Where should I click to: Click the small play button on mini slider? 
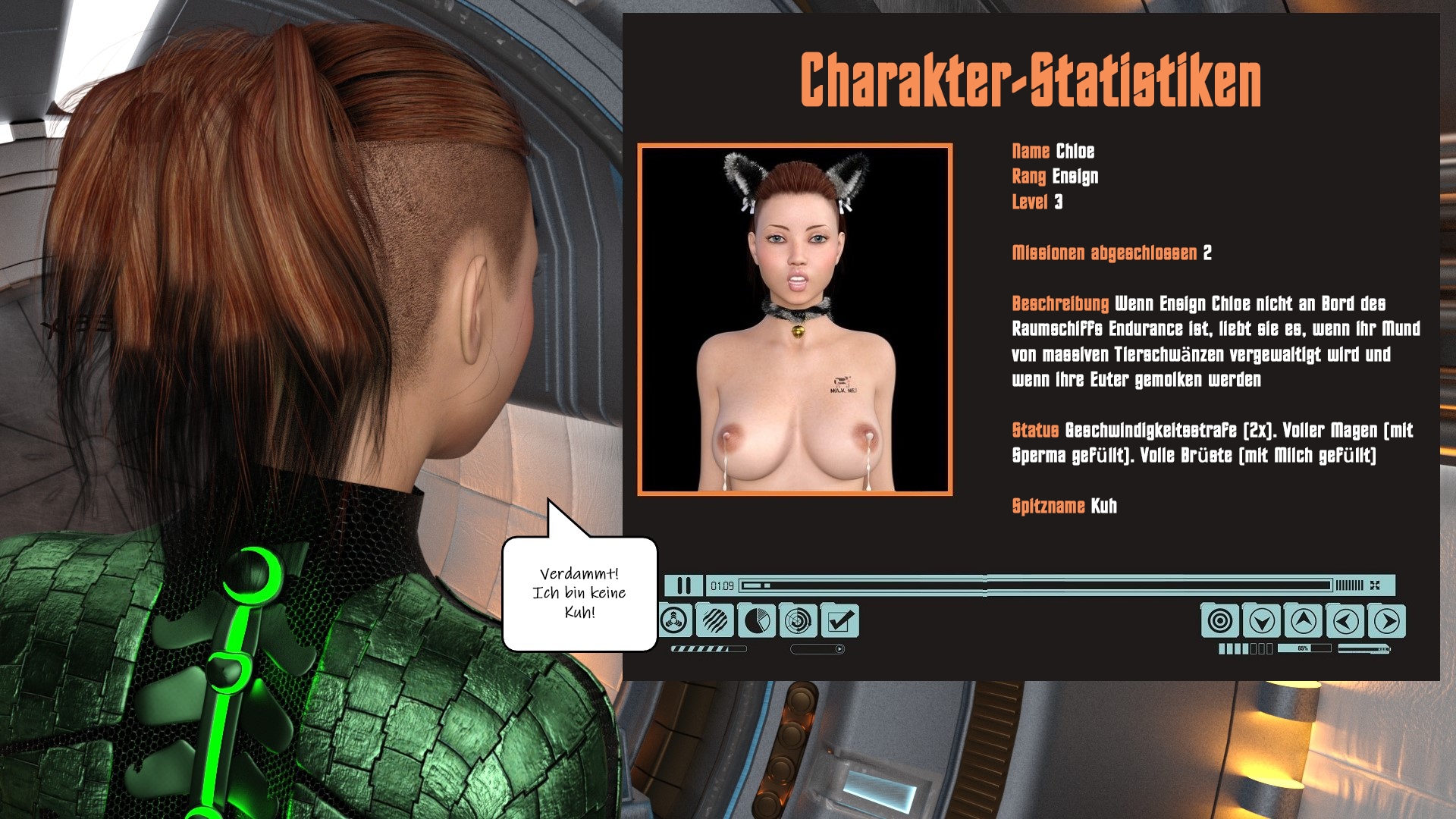click(x=839, y=649)
